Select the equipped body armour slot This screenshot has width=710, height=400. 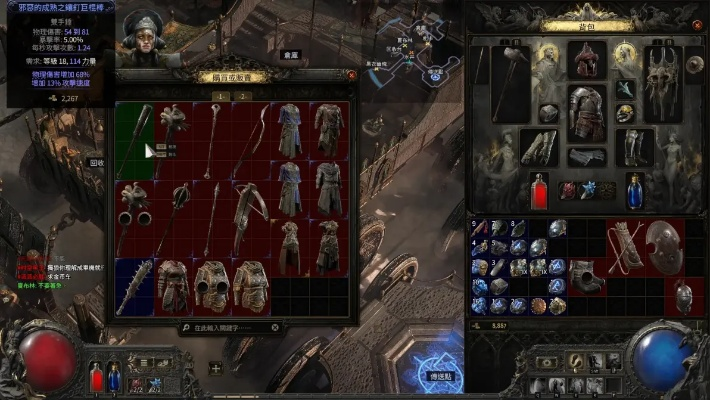588,113
